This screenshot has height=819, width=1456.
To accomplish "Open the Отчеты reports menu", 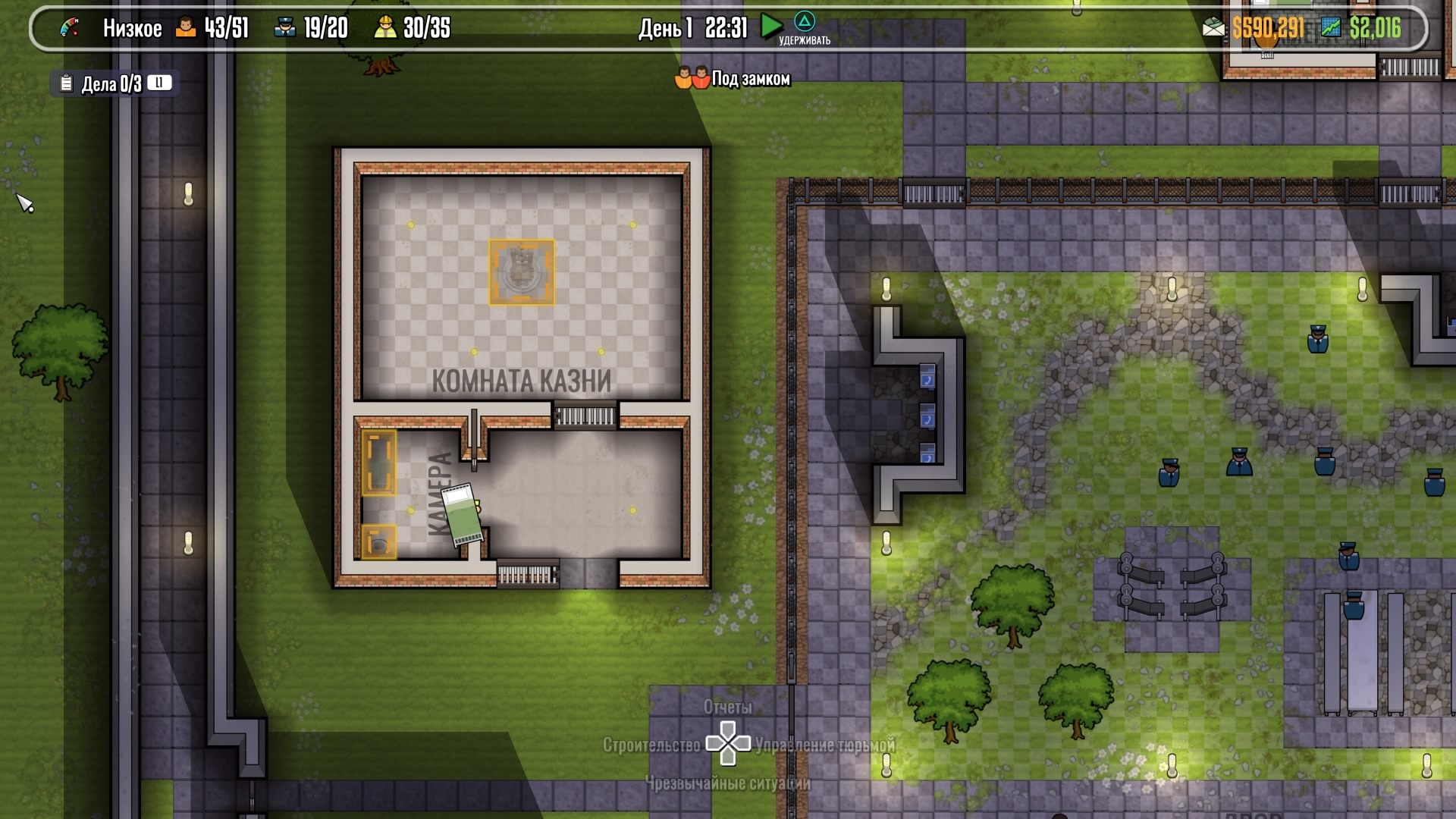I will pyautogui.click(x=727, y=707).
